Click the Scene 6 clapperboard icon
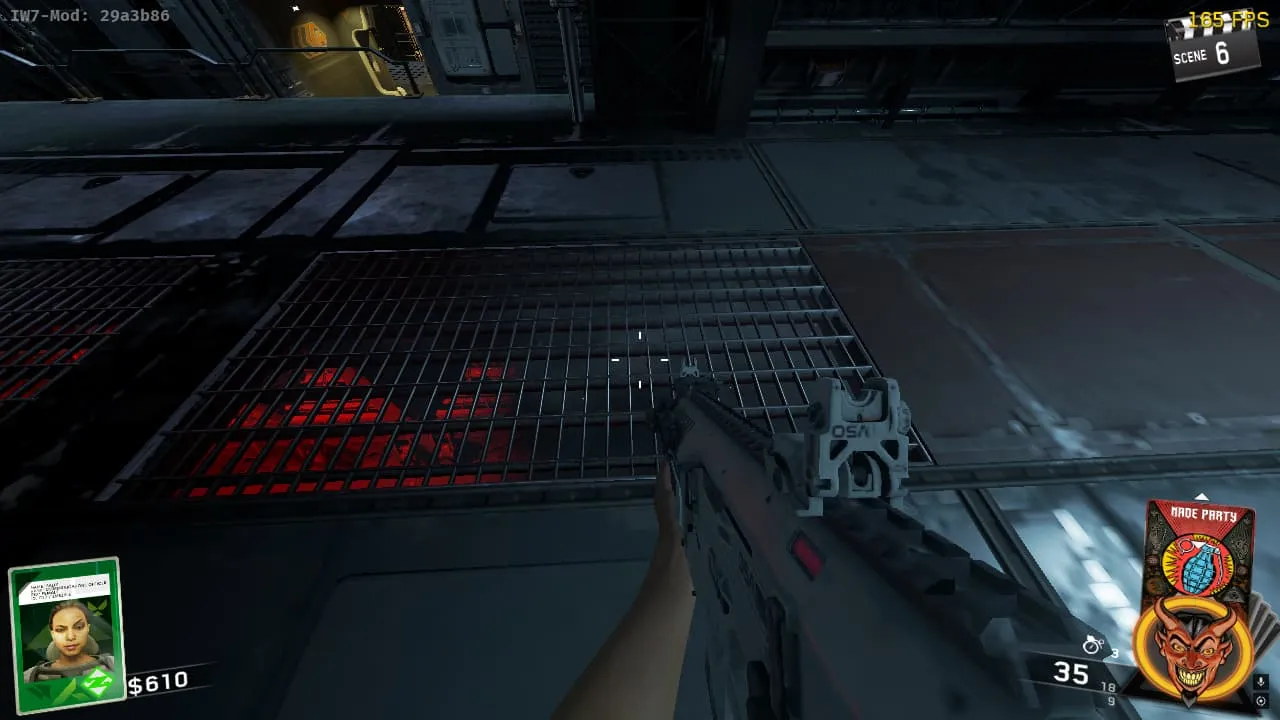 point(1211,49)
